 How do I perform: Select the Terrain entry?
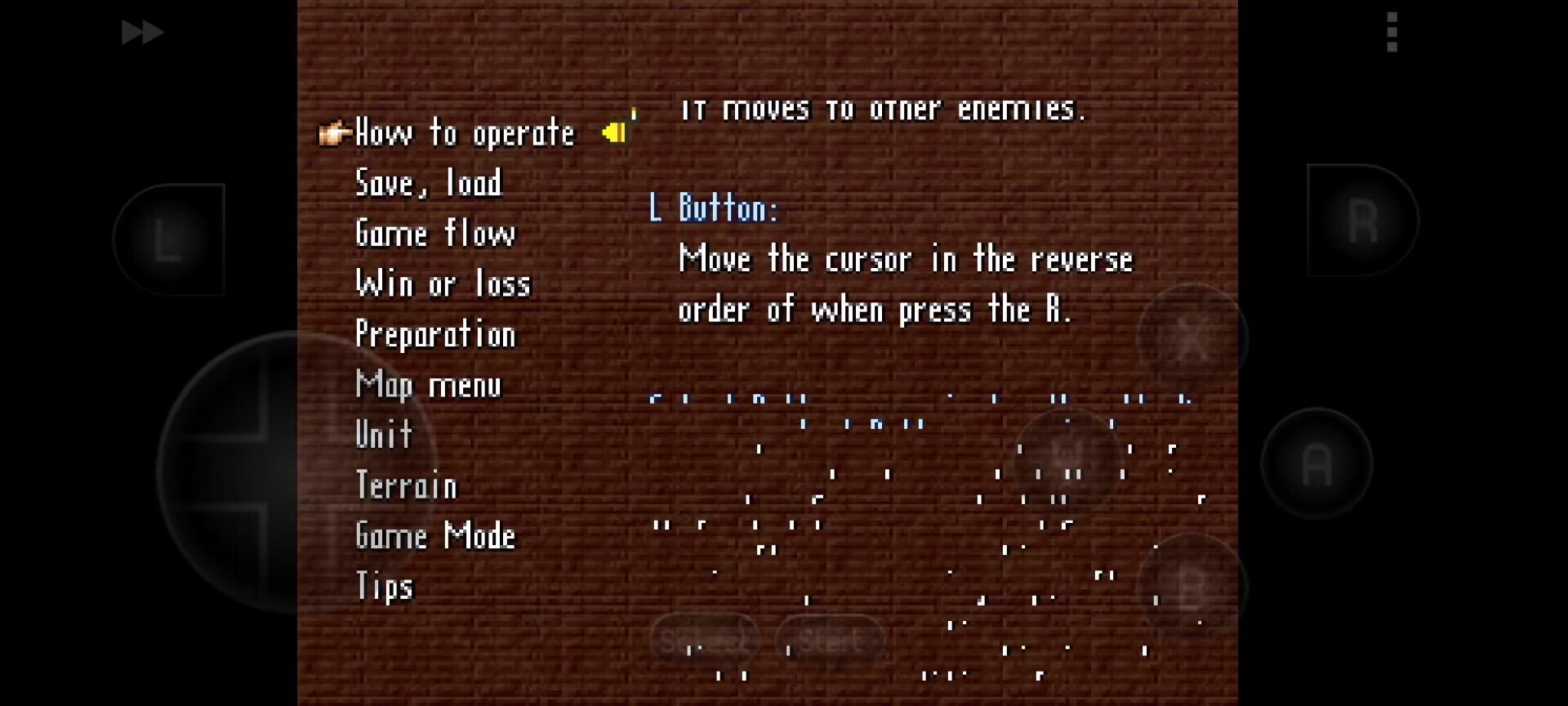[406, 486]
